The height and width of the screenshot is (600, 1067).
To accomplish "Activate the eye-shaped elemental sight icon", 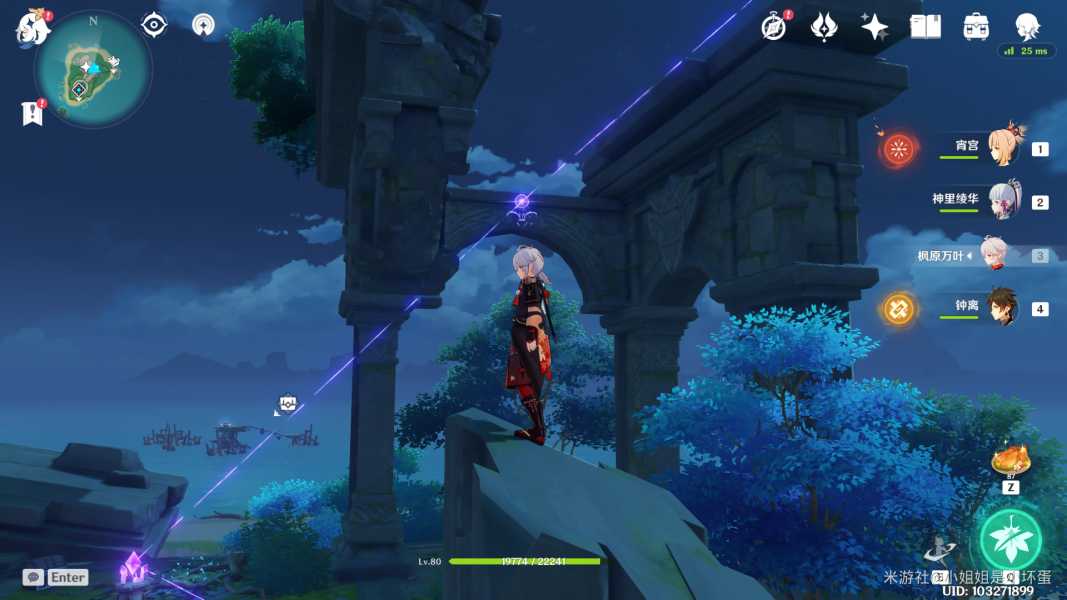I will (x=154, y=25).
